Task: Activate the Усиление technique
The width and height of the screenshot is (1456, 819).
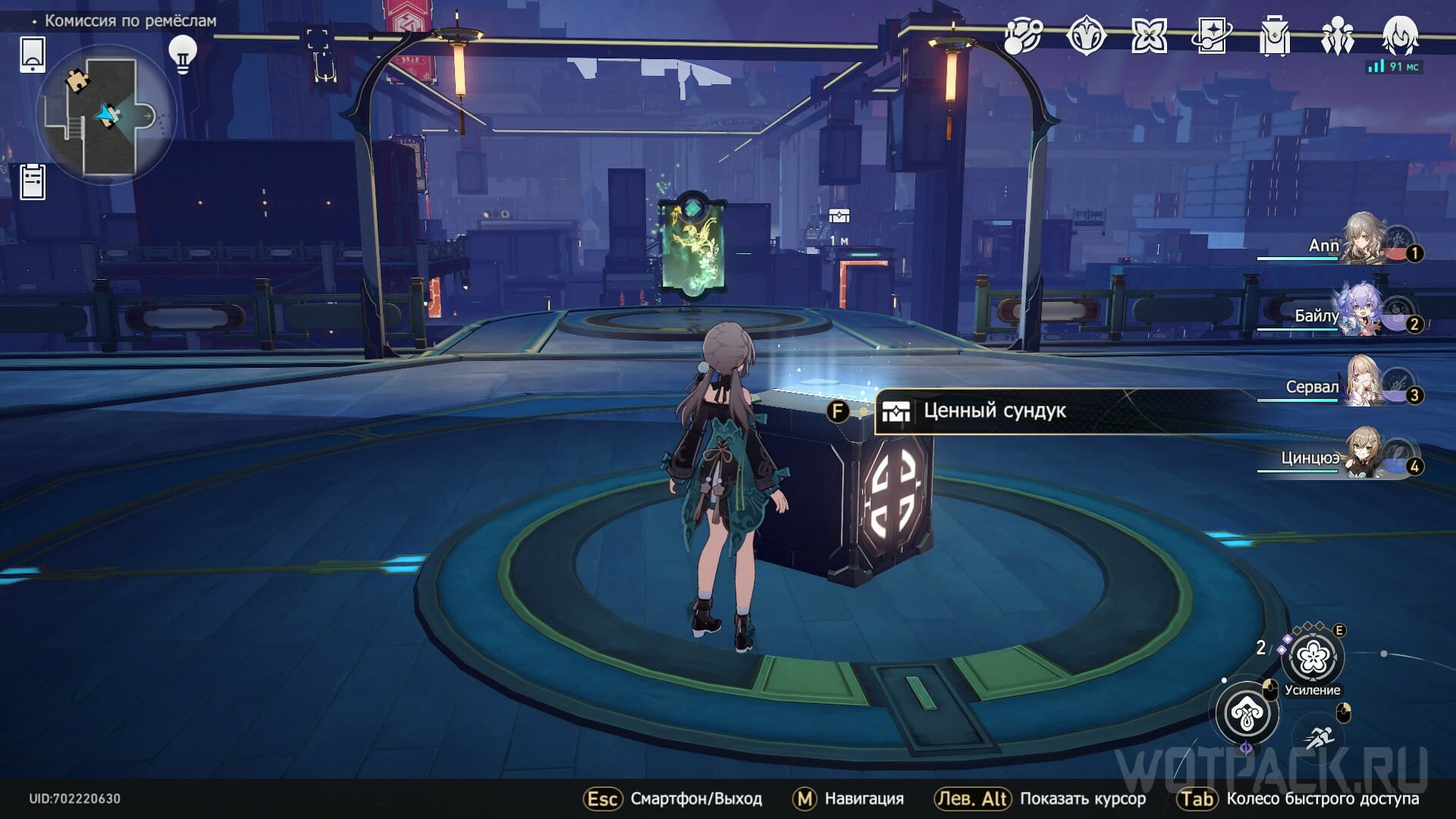Action: (1312, 658)
